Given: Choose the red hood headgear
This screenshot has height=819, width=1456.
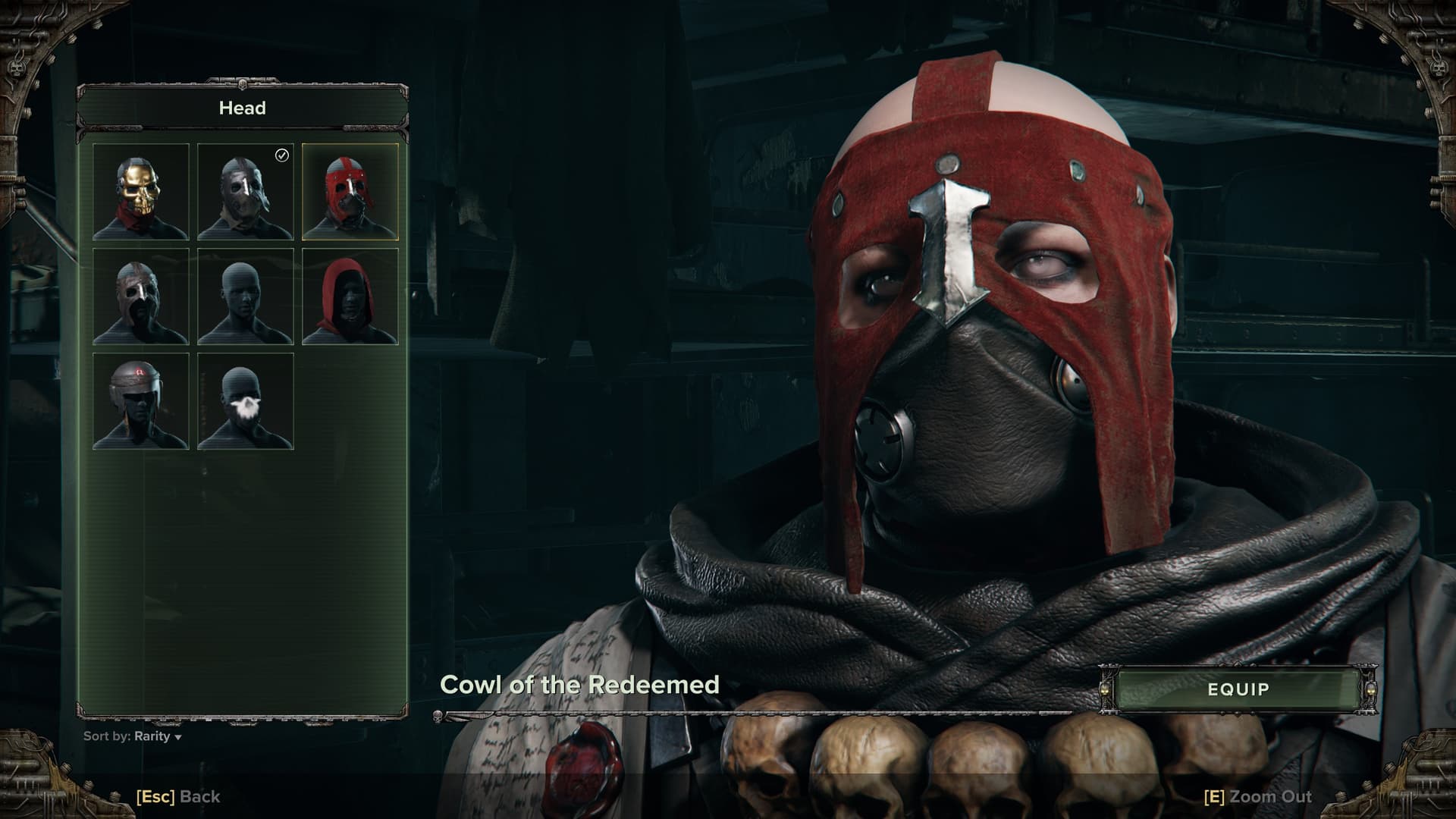Looking at the screenshot, I should (x=350, y=297).
